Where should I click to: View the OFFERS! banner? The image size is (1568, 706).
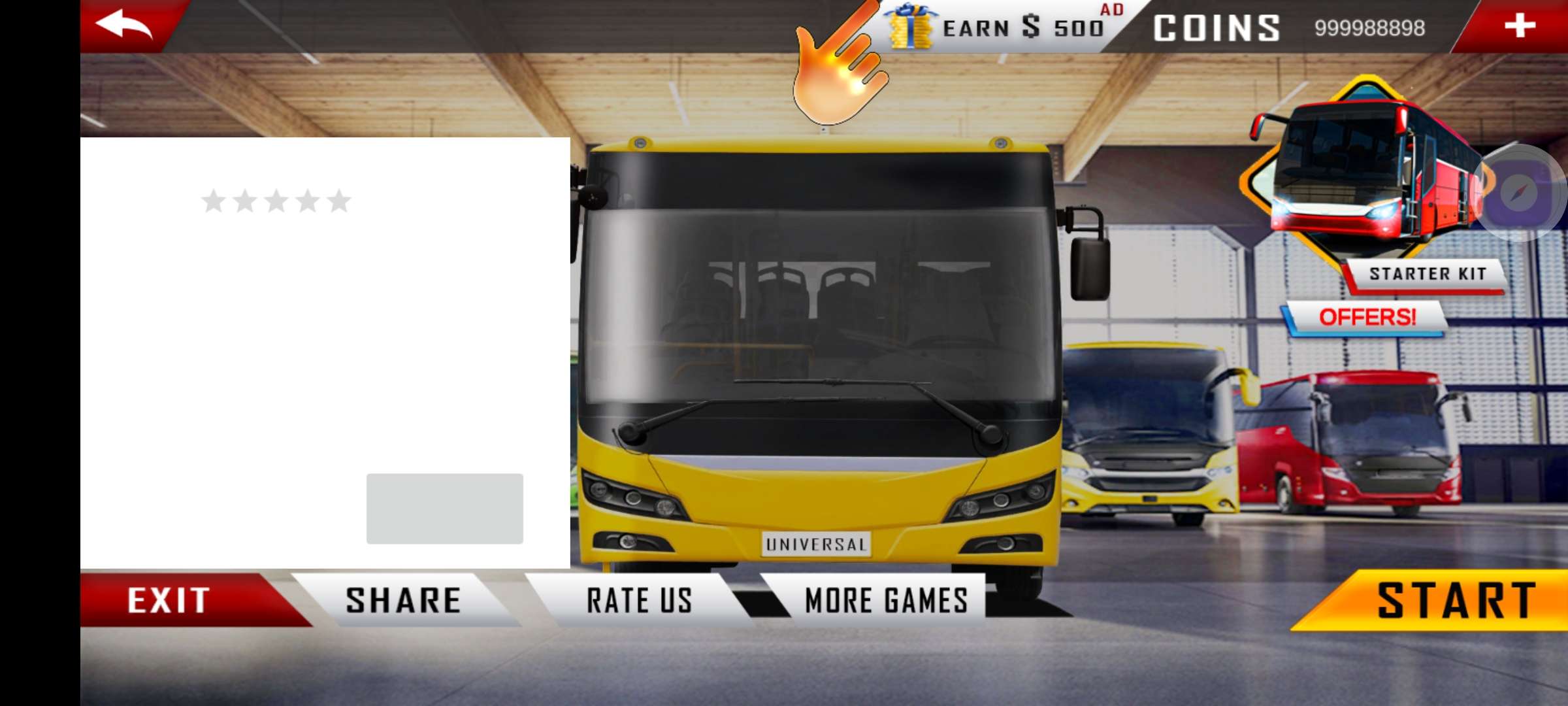click(1367, 318)
